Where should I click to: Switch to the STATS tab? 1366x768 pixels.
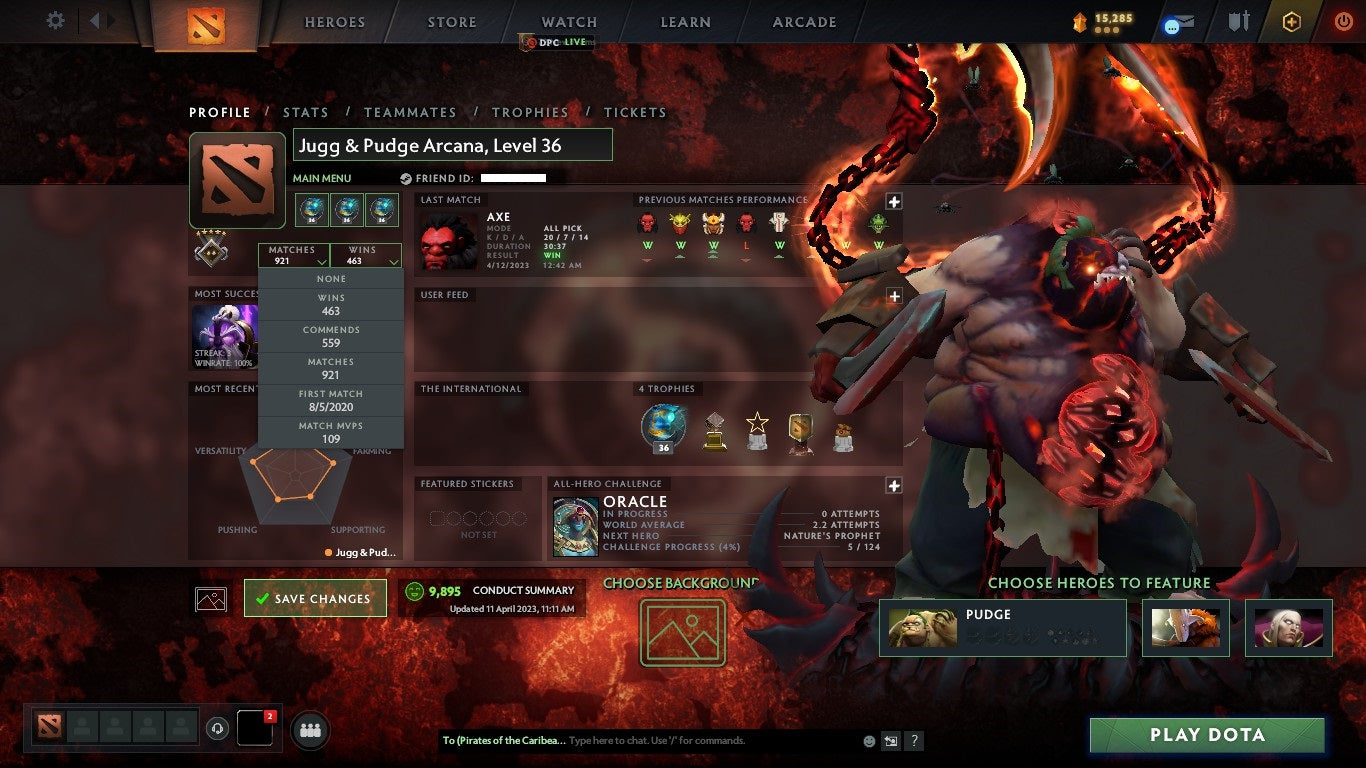pyautogui.click(x=306, y=112)
